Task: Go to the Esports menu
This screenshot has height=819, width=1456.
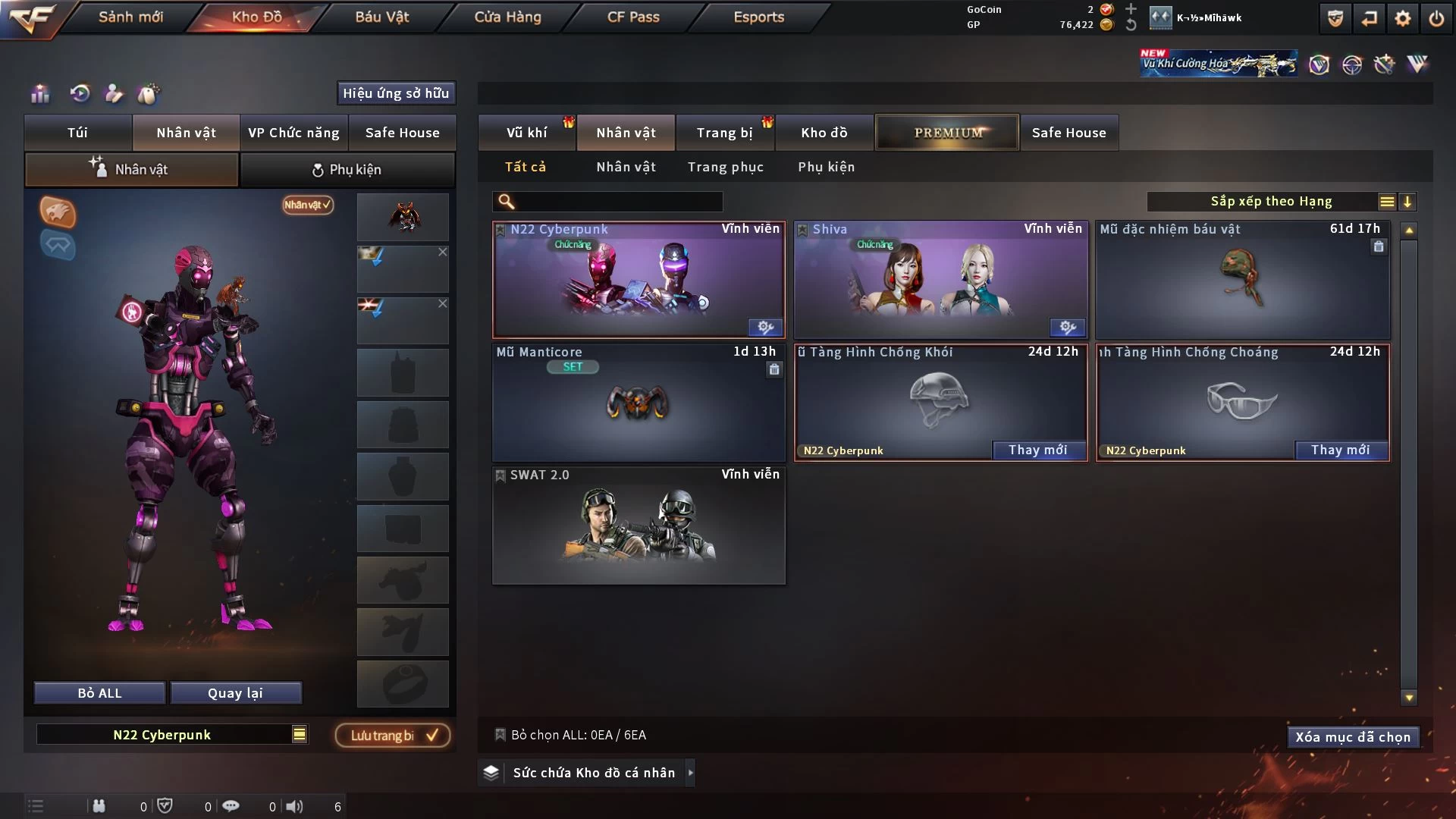Action: click(758, 17)
